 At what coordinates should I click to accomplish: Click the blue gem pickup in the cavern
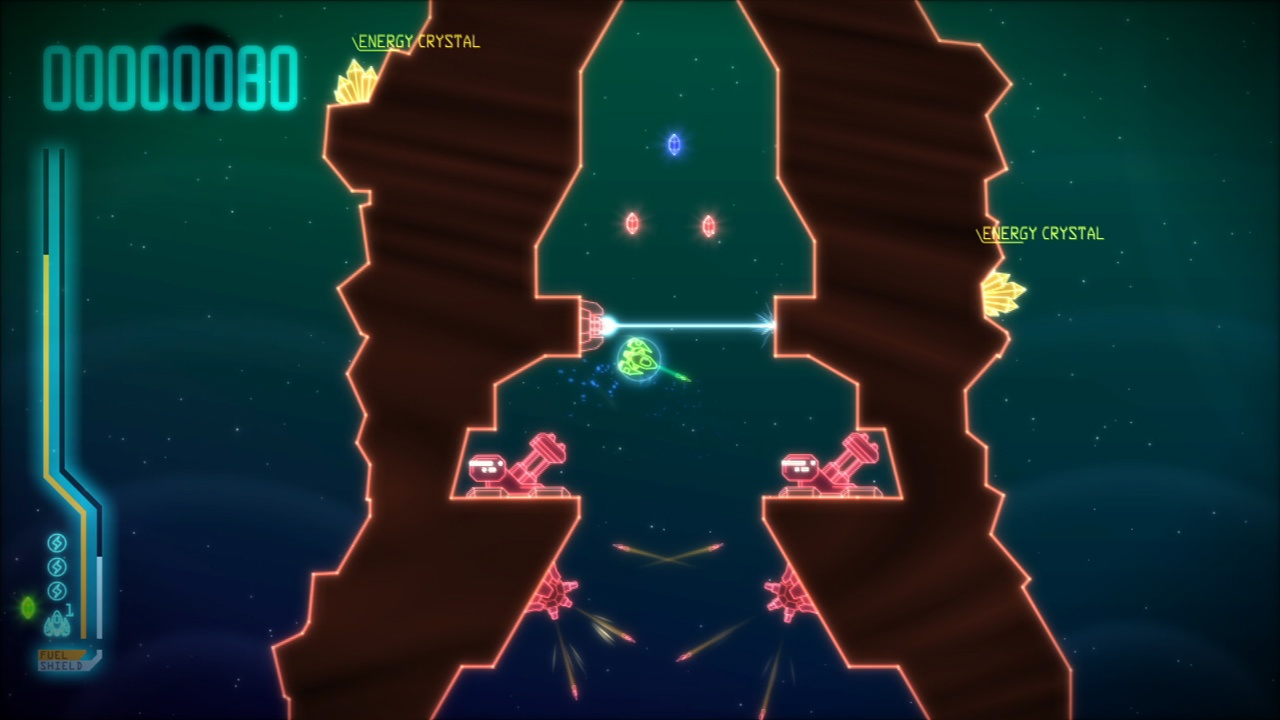[674, 144]
